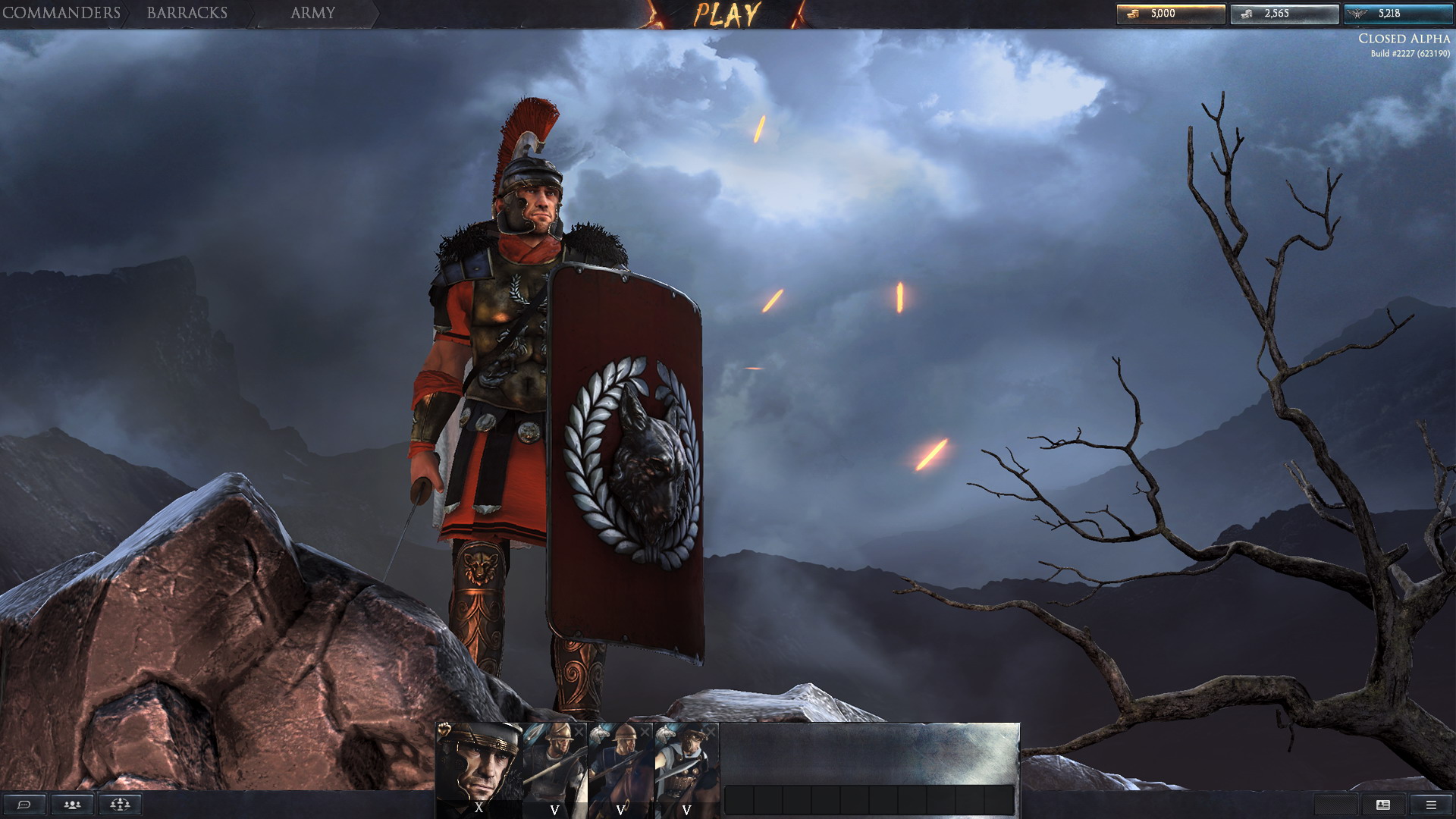
Task: Remove the helmeted spearman unit via its X
Action: pyautogui.click(x=579, y=732)
